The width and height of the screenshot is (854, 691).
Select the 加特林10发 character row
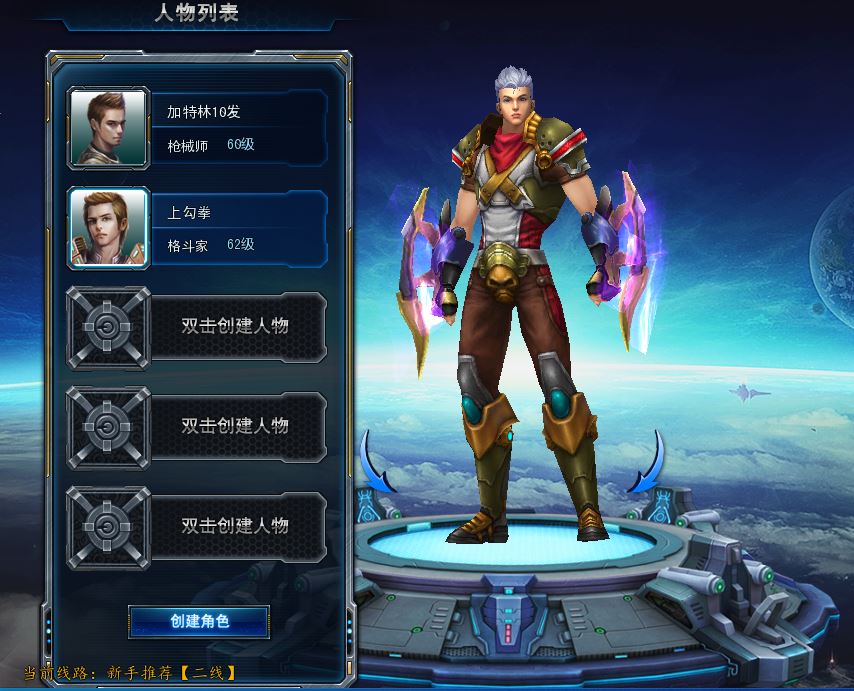click(238, 127)
